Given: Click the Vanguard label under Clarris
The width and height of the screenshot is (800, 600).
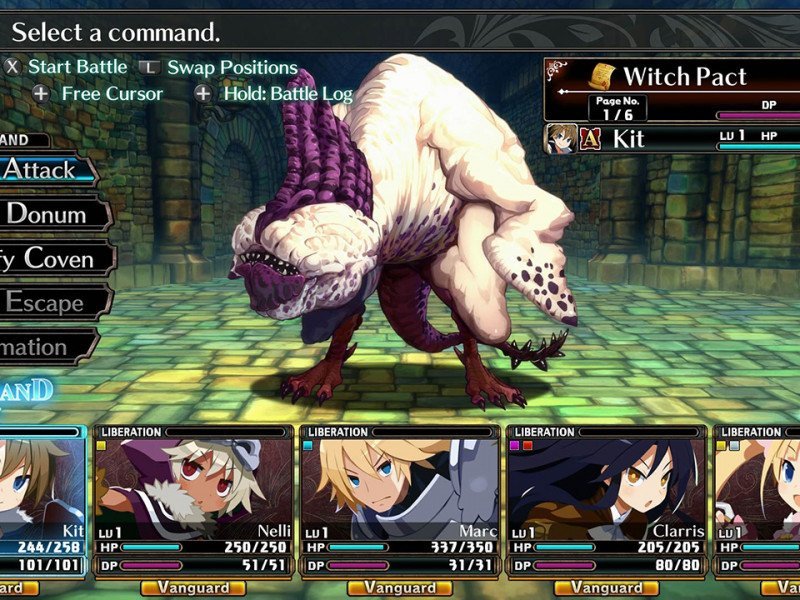Looking at the screenshot, I should [x=606, y=588].
